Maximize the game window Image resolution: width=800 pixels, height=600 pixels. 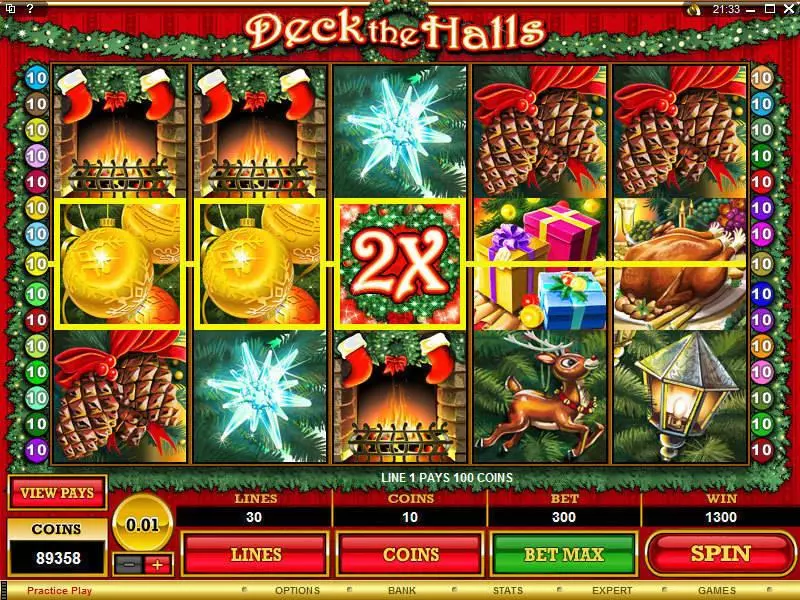pyautogui.click(x=772, y=9)
